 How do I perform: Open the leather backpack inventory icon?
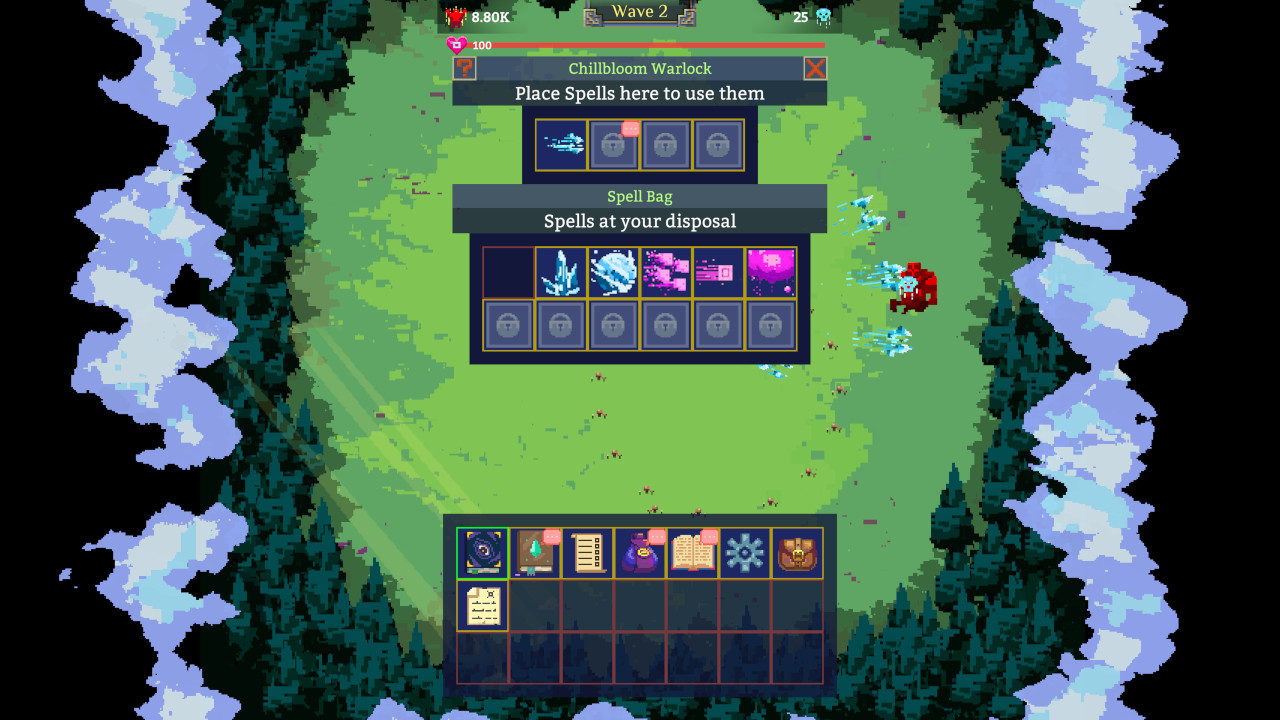point(798,553)
